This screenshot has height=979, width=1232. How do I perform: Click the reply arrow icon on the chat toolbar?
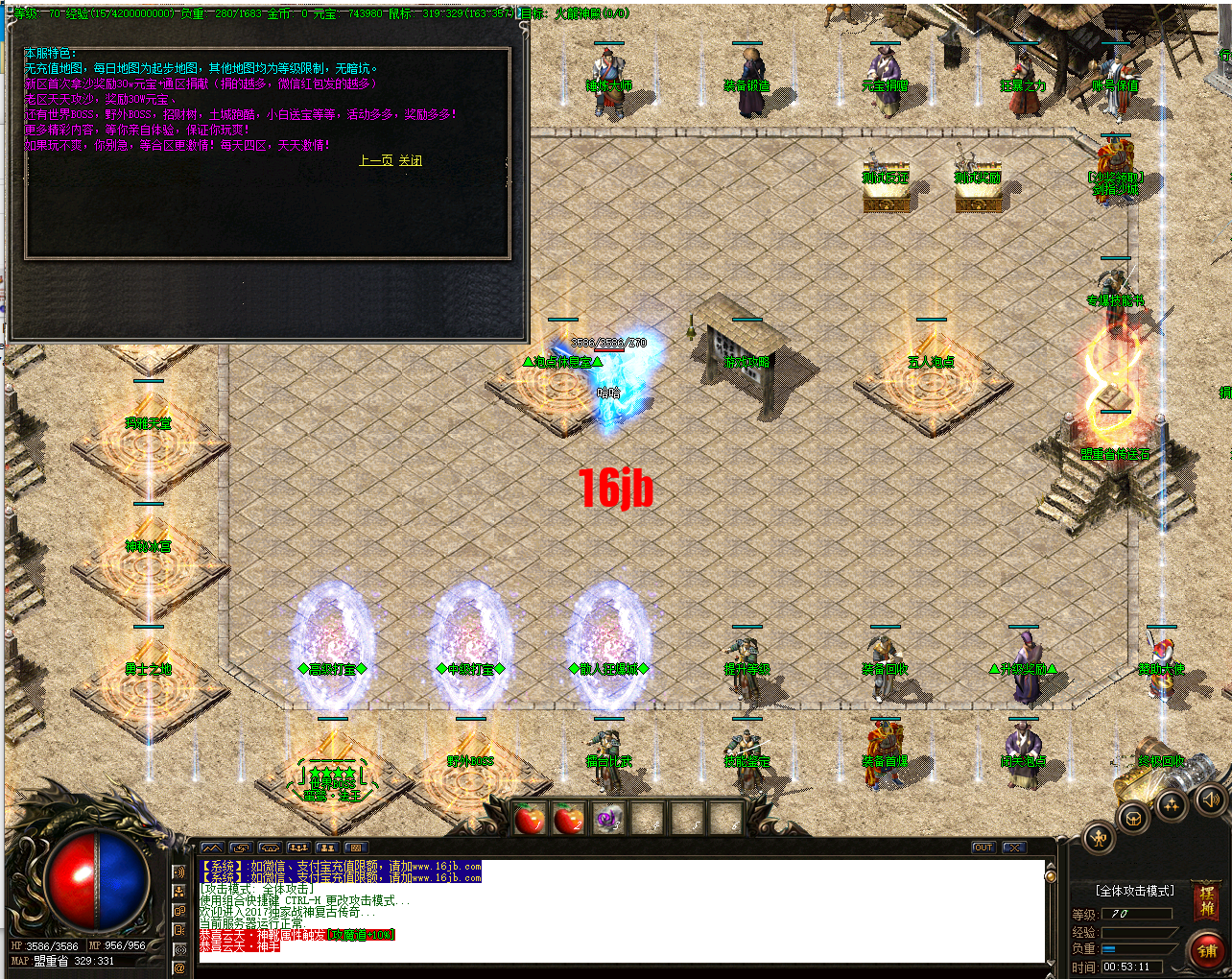coord(241,848)
